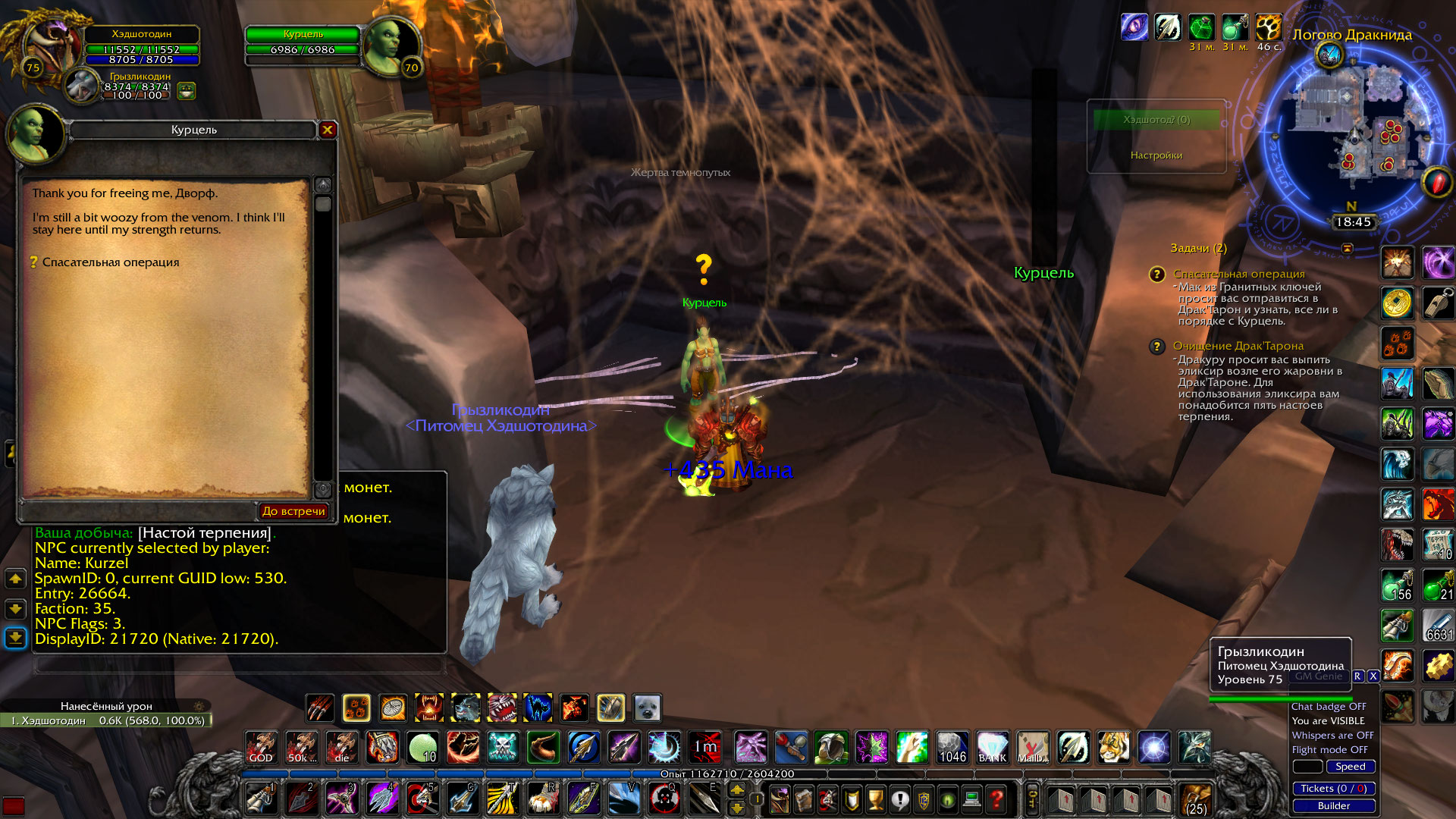The width and height of the screenshot is (1456, 819).
Task: Open the Builder panel in GM Genie
Action: pyautogui.click(x=1334, y=806)
